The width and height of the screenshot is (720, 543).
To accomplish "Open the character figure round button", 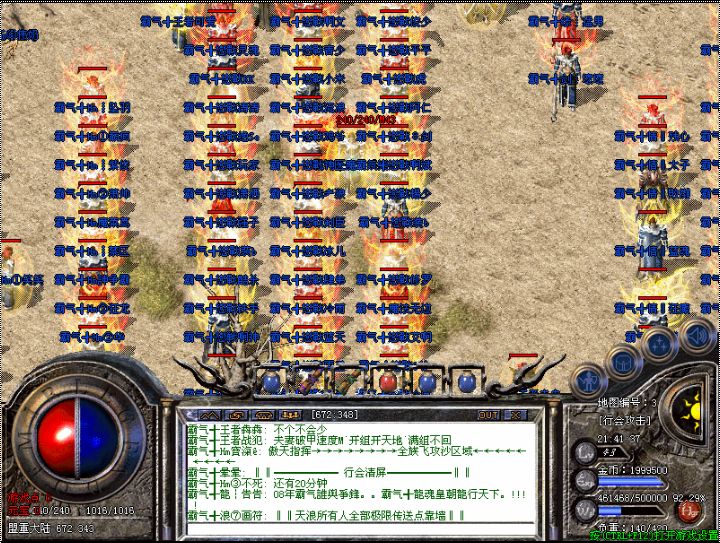I will click(x=590, y=378).
